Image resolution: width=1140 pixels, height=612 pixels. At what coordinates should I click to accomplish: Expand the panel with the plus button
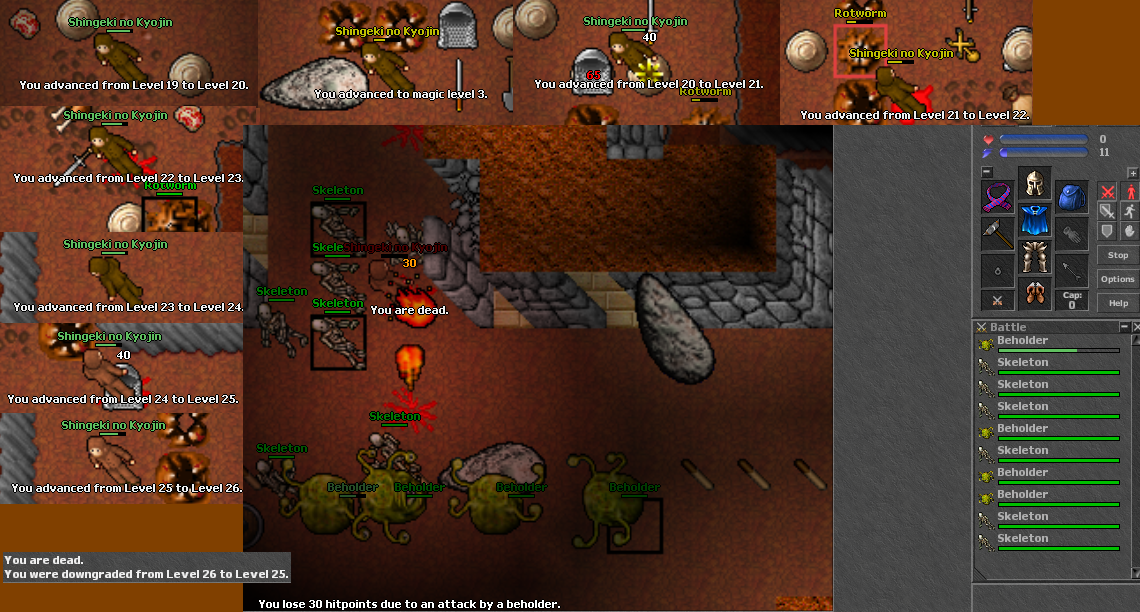tap(1132, 172)
